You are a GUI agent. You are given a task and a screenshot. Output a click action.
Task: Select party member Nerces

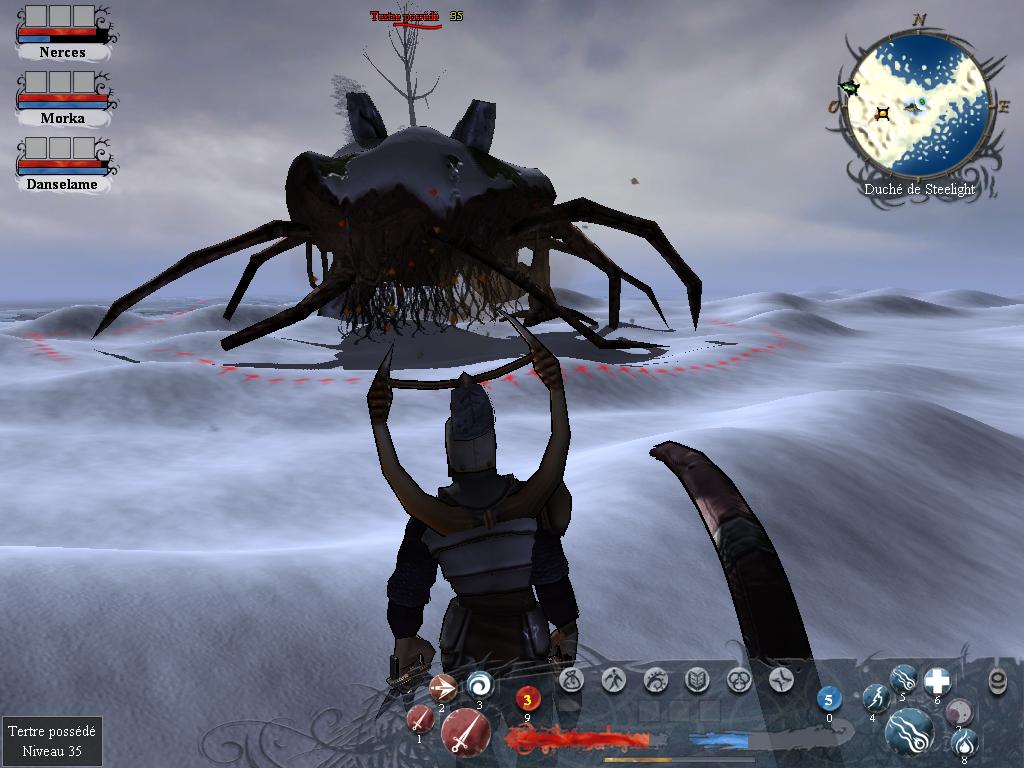[x=62, y=51]
